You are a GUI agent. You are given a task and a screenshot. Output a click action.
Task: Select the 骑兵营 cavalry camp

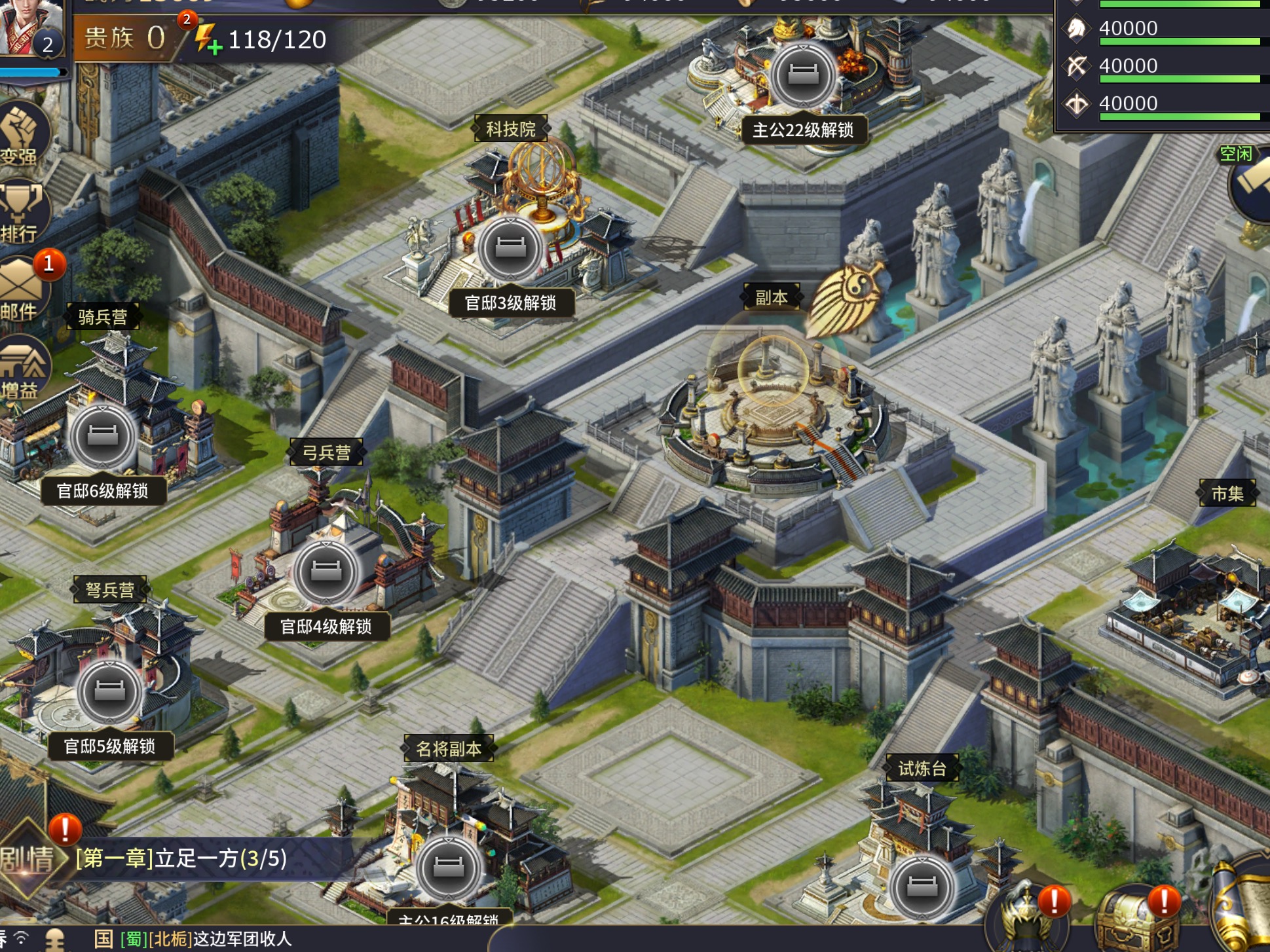pos(103,317)
